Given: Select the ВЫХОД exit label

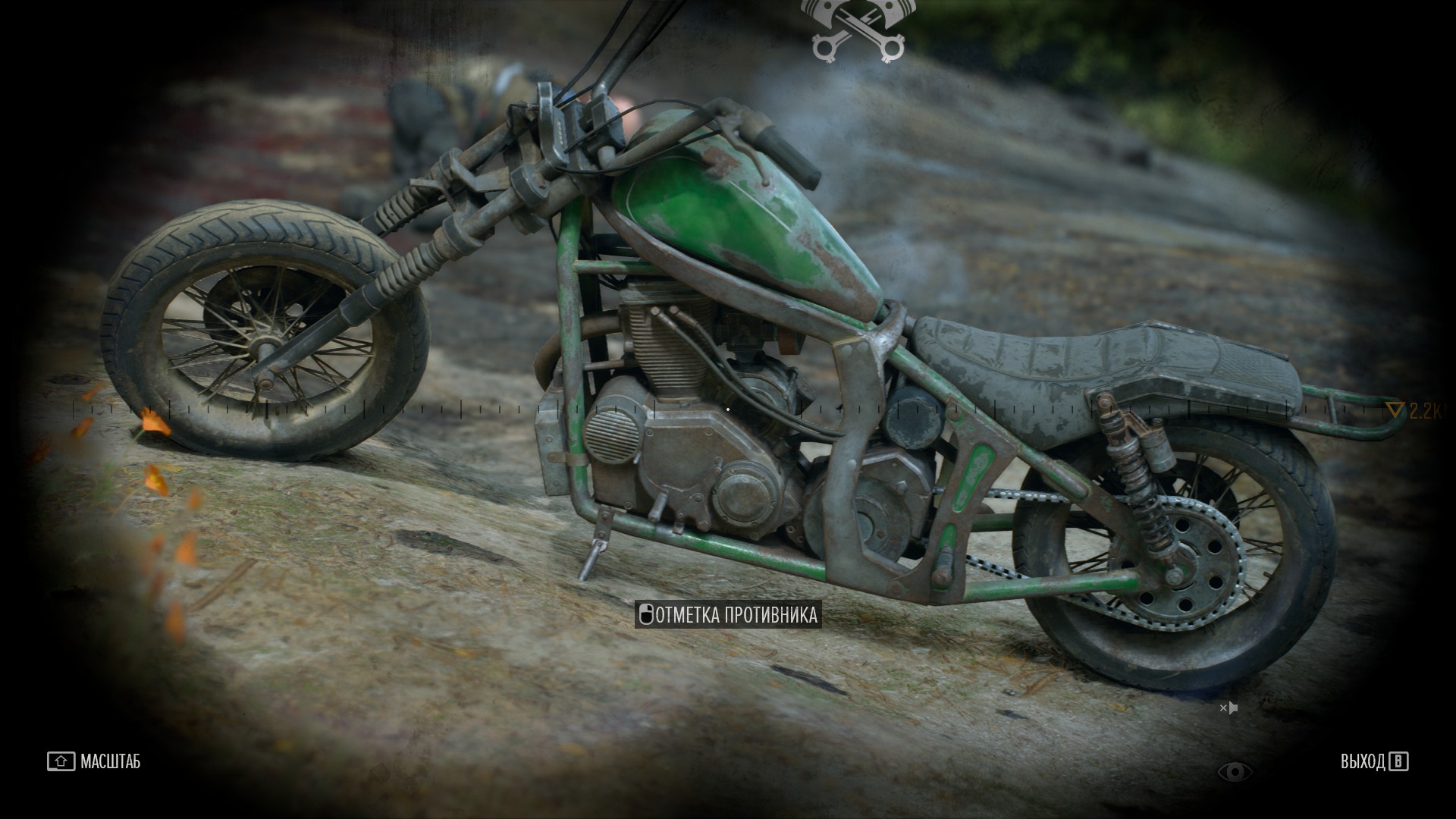Looking at the screenshot, I should (1362, 761).
